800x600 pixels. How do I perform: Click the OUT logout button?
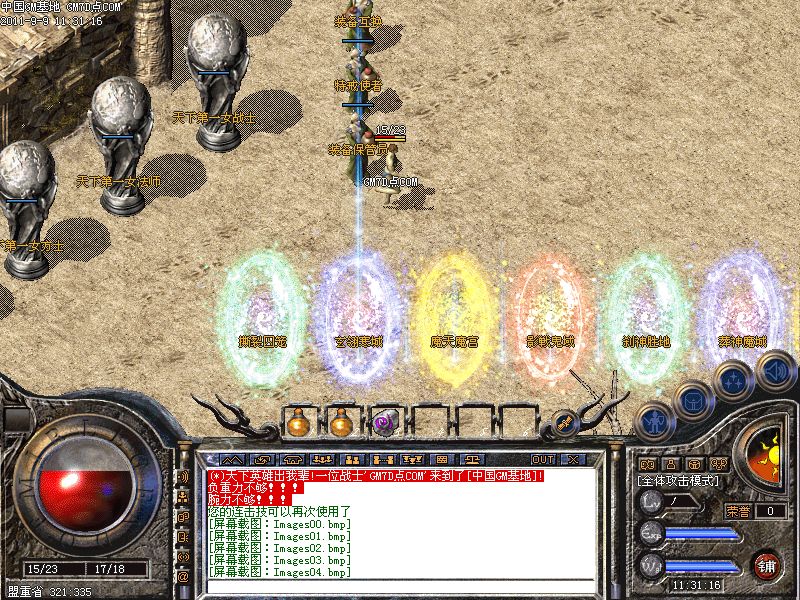pyautogui.click(x=541, y=460)
